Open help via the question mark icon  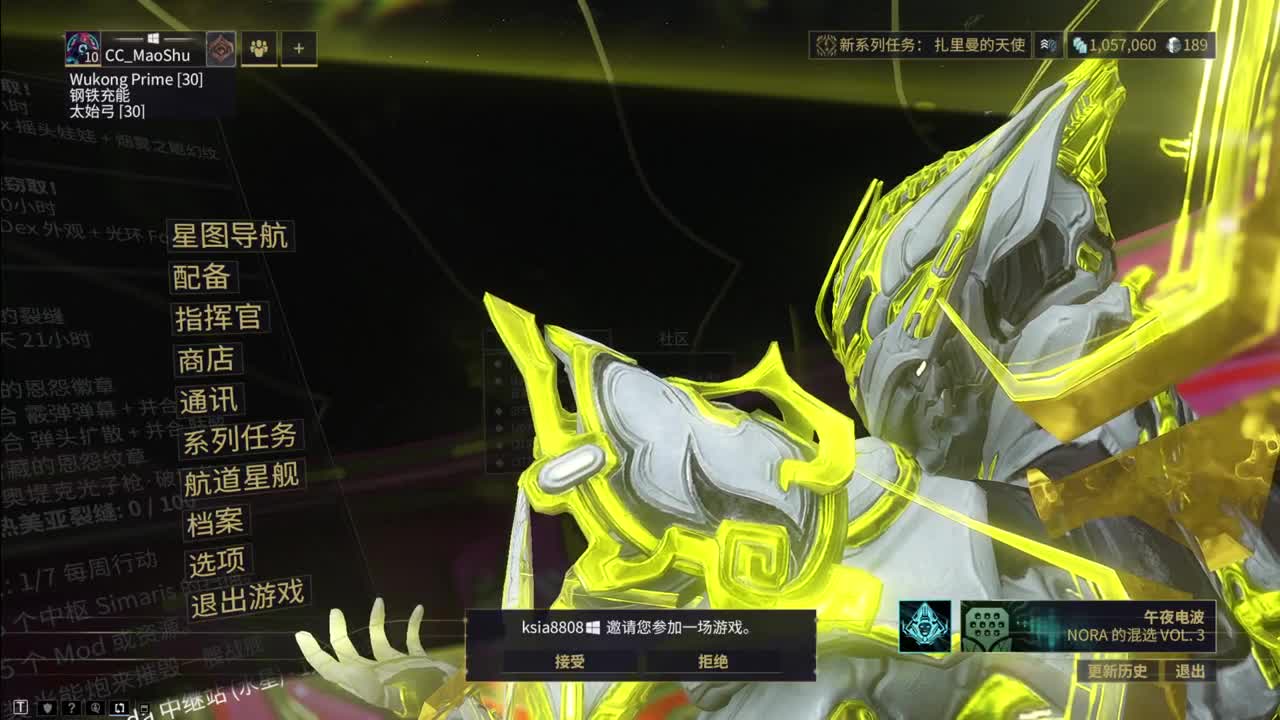point(72,707)
